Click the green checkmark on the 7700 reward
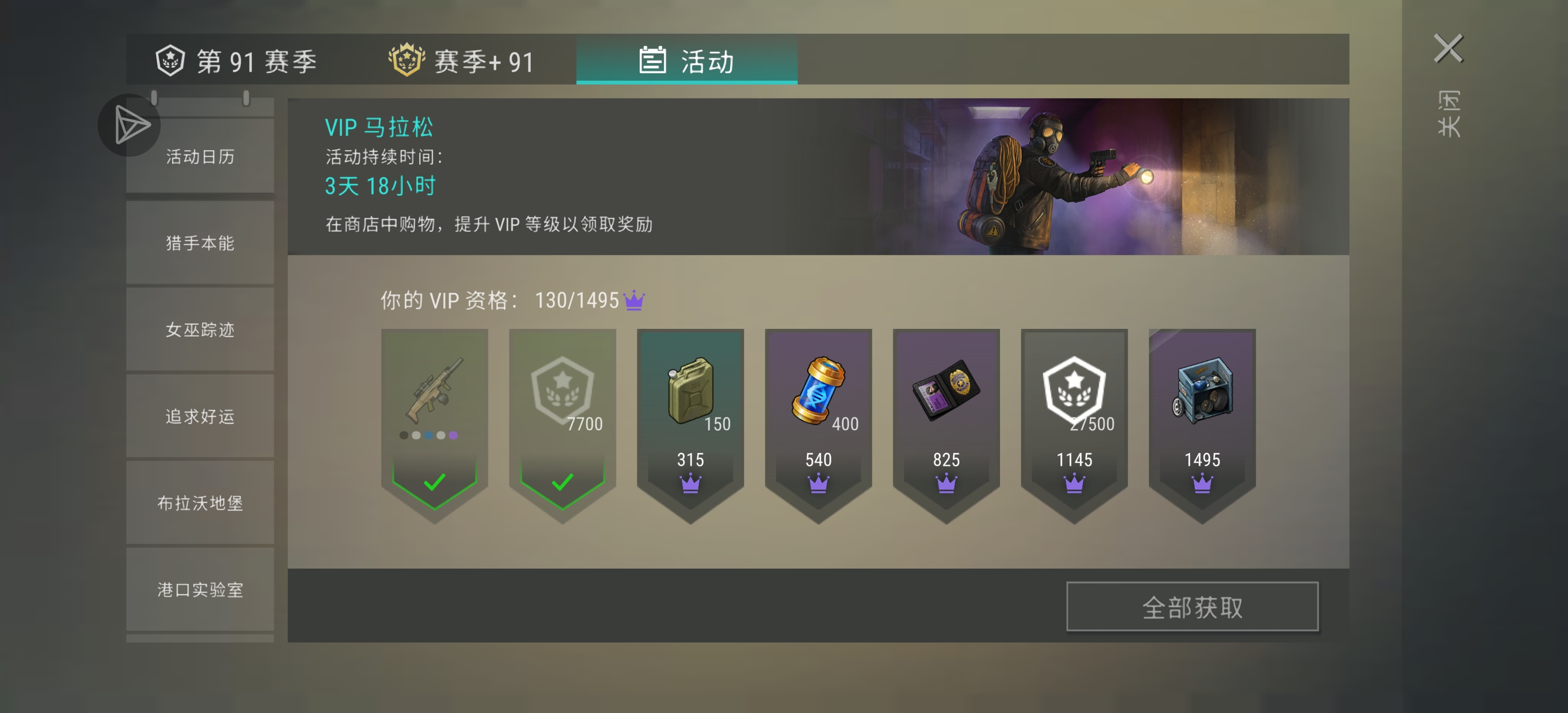 coord(562,483)
